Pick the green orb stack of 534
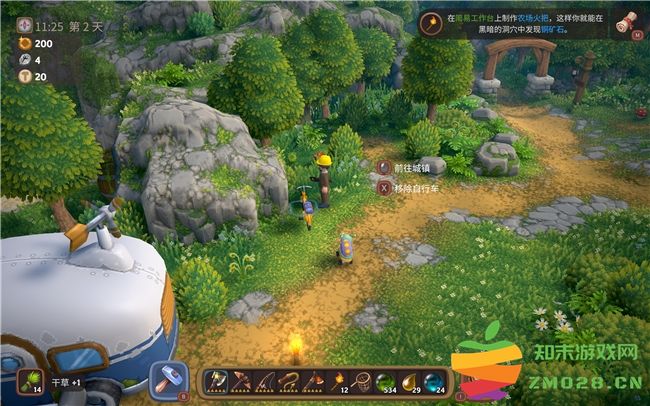The width and height of the screenshot is (650, 406). [384, 381]
